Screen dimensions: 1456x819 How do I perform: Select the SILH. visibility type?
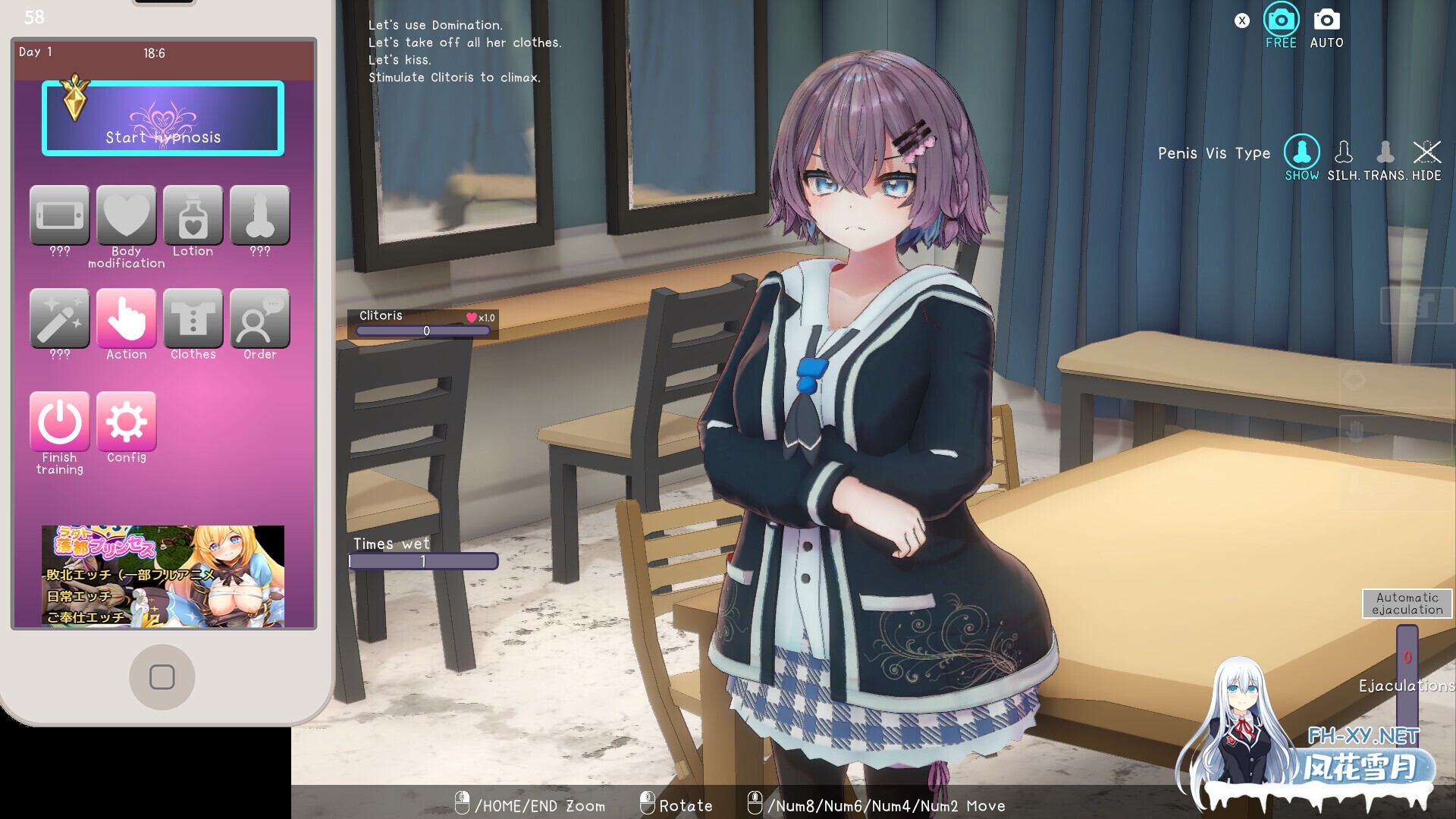(1343, 152)
